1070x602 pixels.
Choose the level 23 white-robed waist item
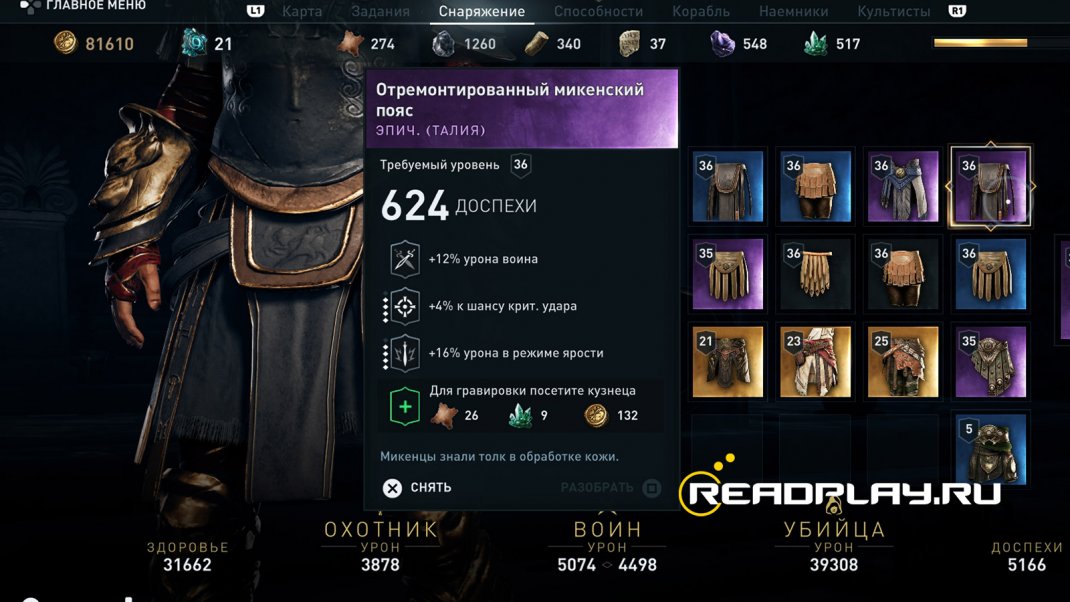coord(815,362)
